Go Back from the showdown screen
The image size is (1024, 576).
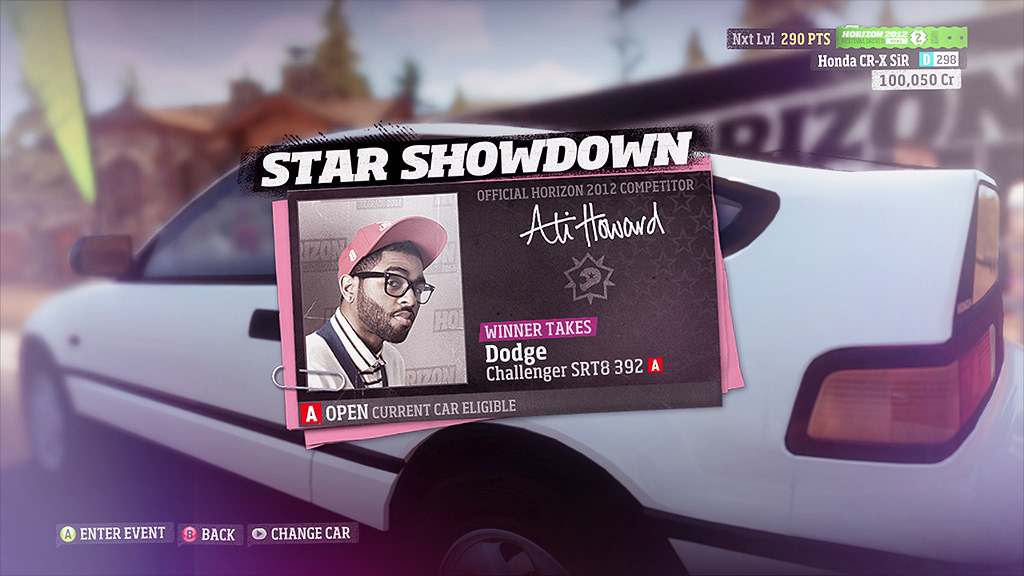[208, 534]
